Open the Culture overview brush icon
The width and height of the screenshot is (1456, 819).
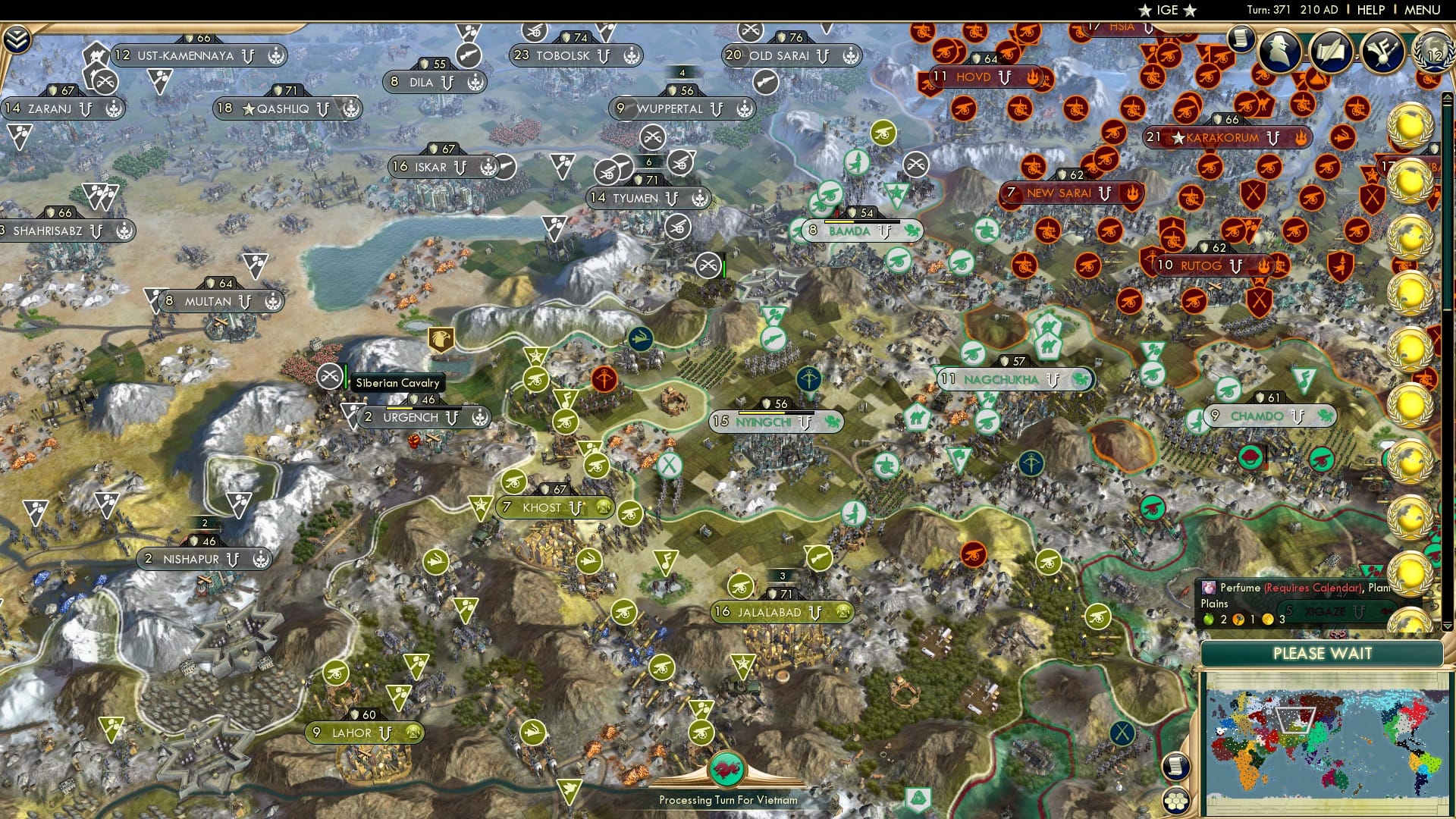[x=1382, y=52]
